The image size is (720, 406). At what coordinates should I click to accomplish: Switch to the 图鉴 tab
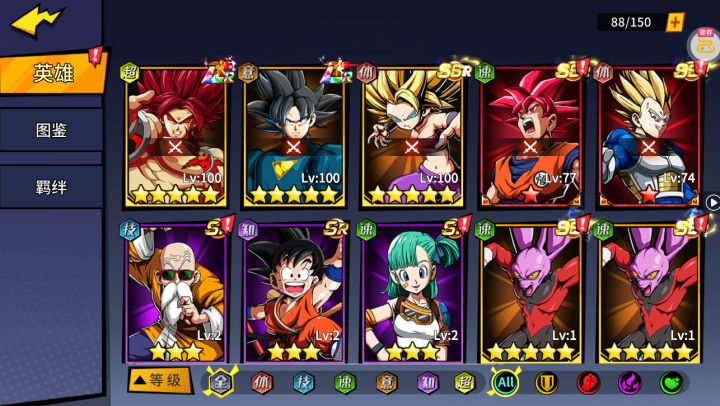(50, 130)
